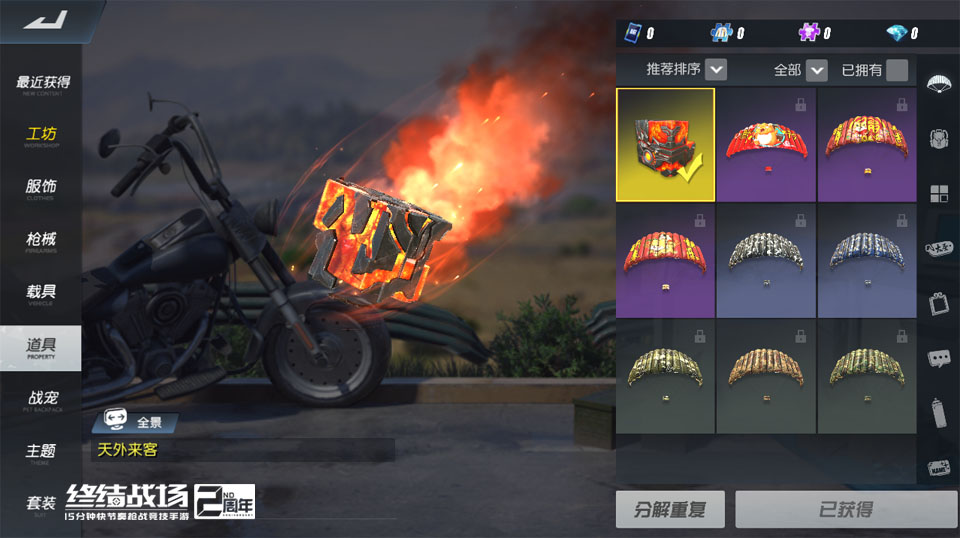Image resolution: width=960 pixels, height=538 pixels.
Task: Select the 枪械 Firearms category
Action: (42, 241)
